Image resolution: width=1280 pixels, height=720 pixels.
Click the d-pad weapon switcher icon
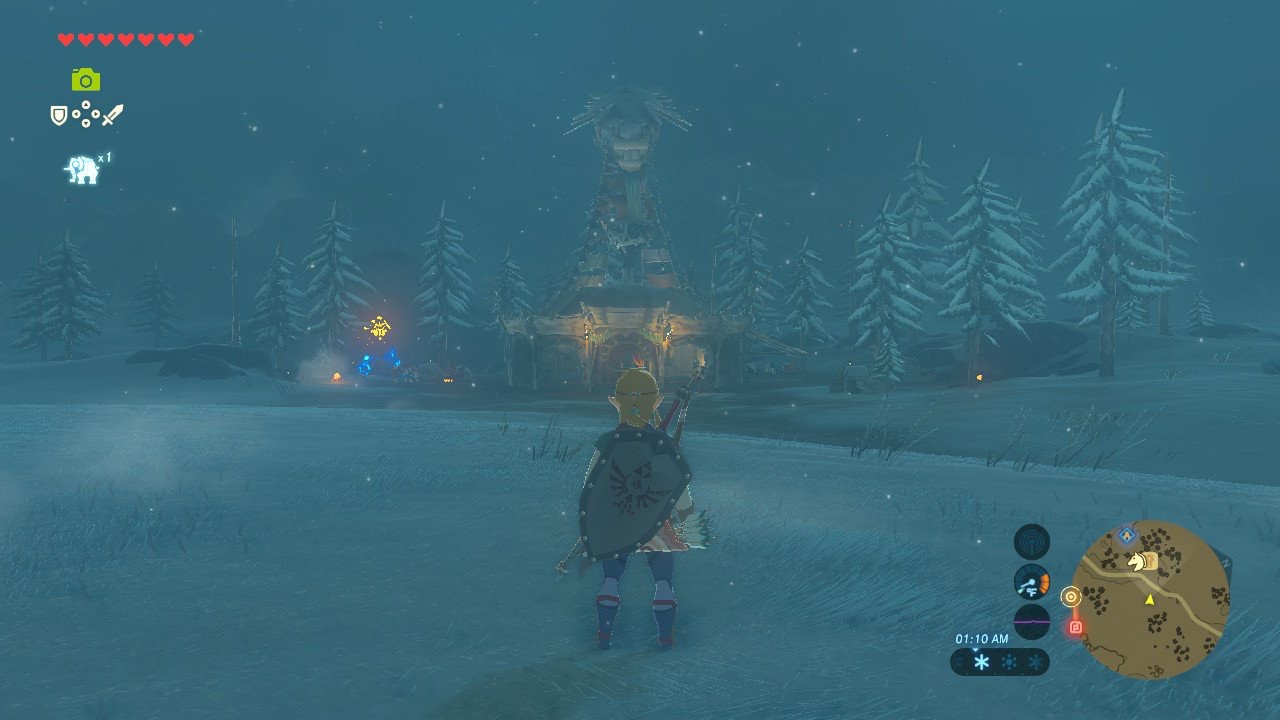point(86,114)
